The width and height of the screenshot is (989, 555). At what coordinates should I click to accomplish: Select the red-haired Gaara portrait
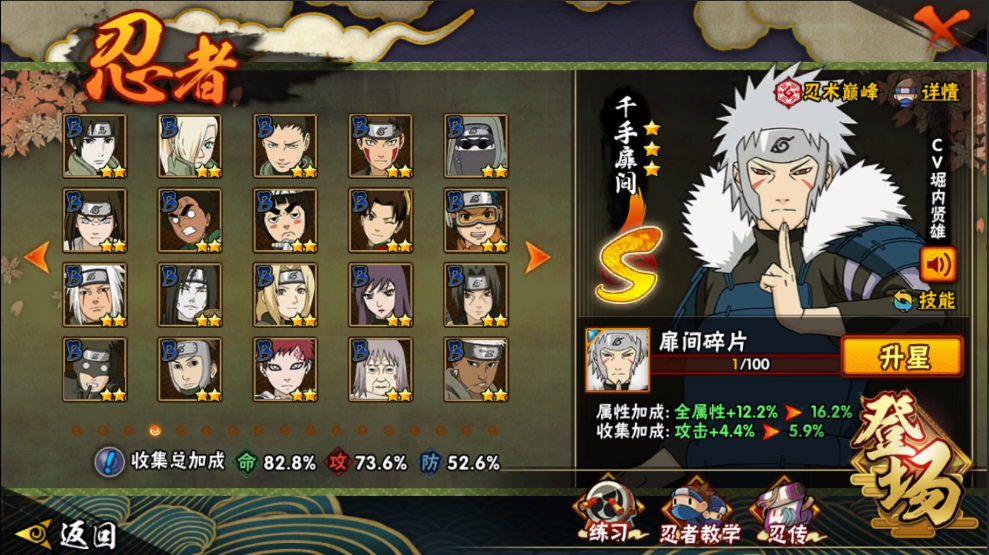(285, 370)
